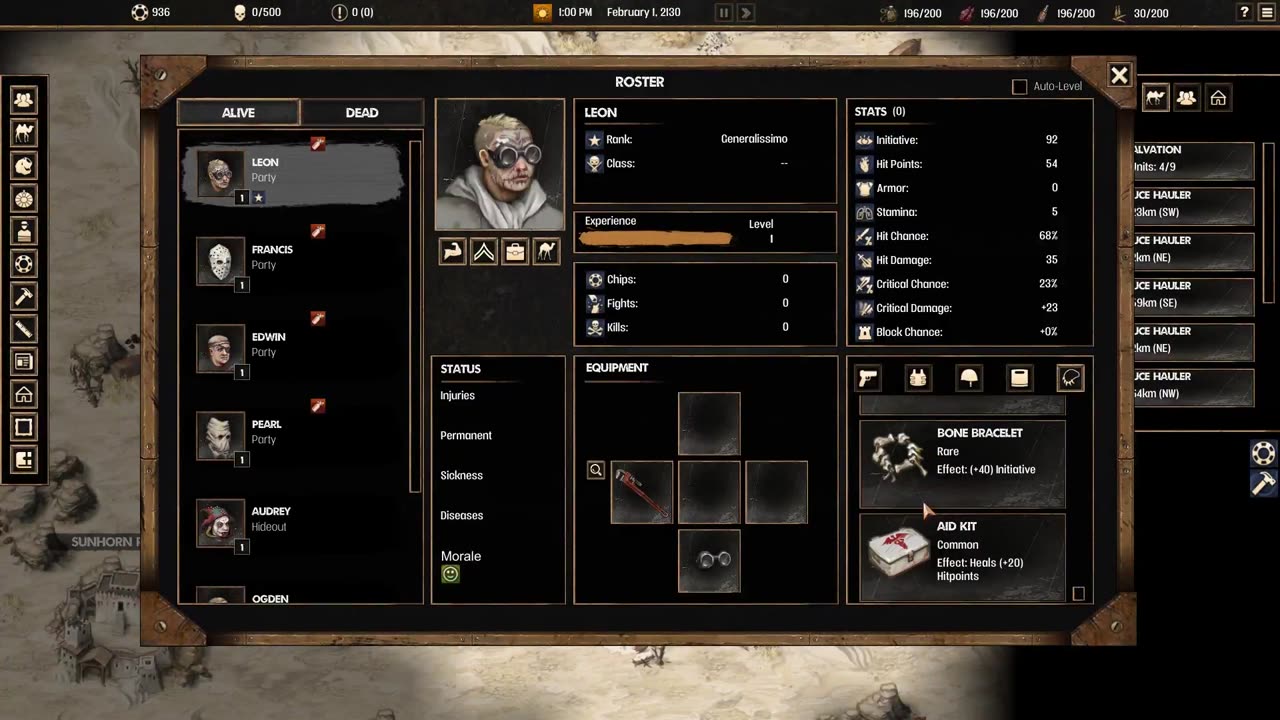1280x720 pixels.
Task: Choose the Aid Kit item
Action: (x=962, y=556)
